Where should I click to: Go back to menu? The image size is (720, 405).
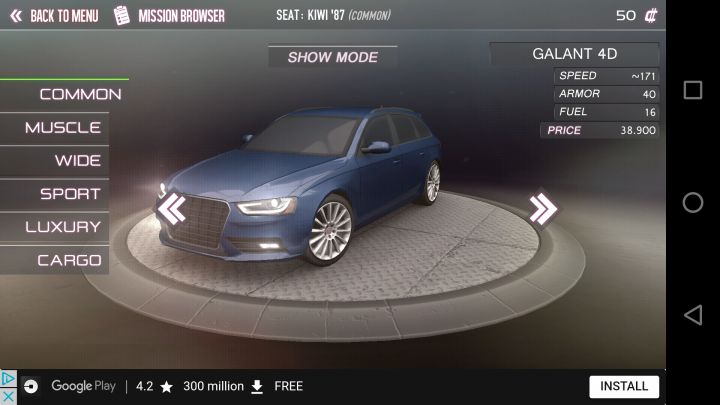[54, 16]
